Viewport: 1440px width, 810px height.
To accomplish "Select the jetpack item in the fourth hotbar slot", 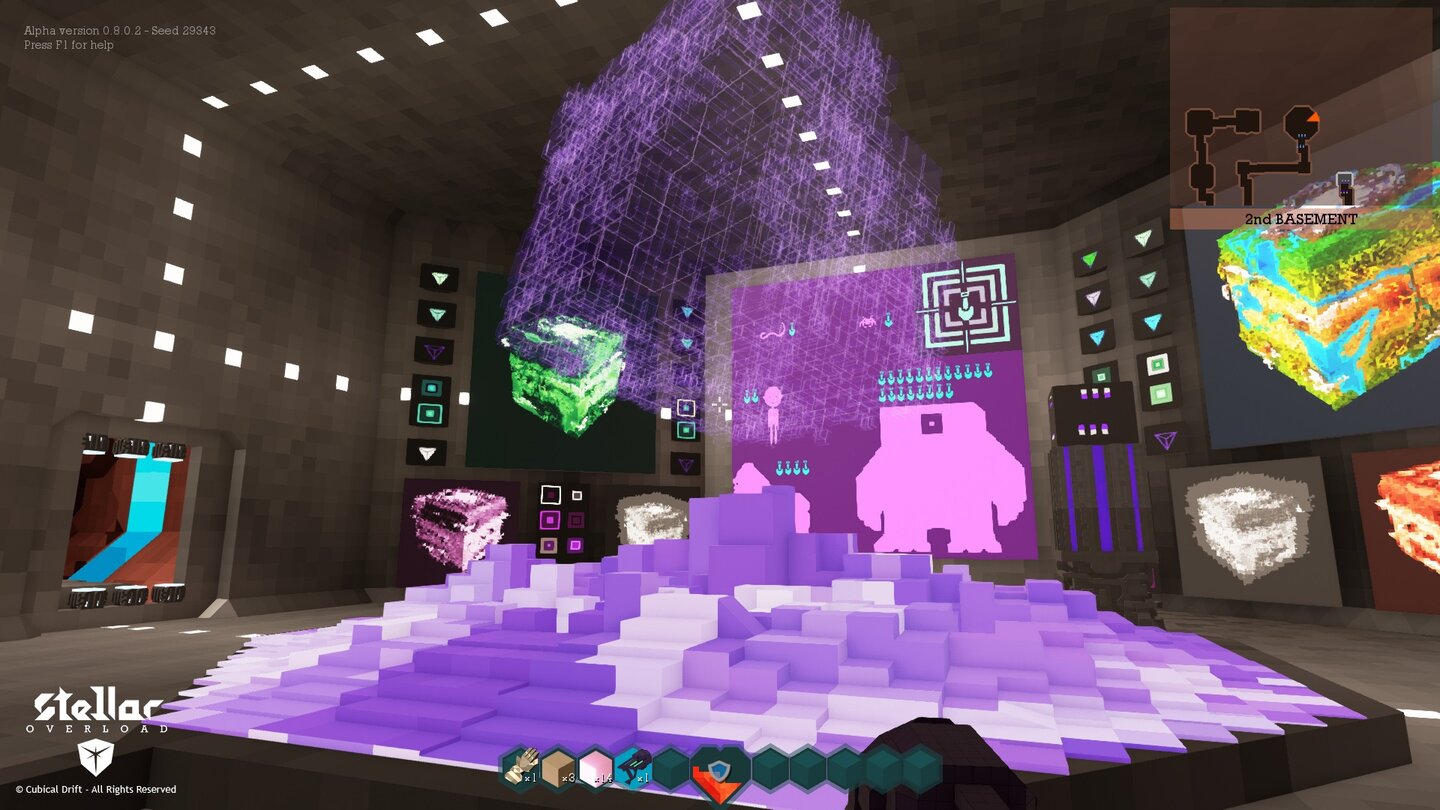I will (x=636, y=766).
